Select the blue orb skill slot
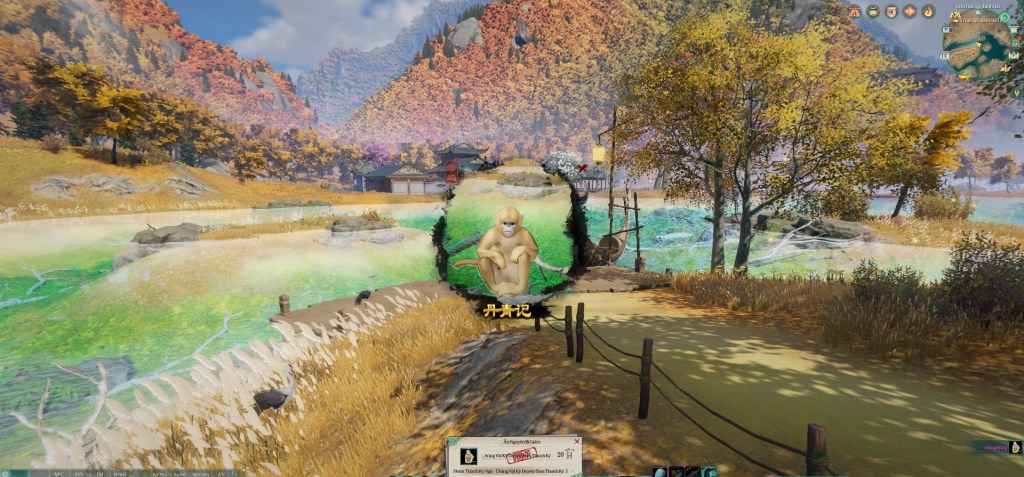The width and height of the screenshot is (1024, 477). tap(659, 472)
